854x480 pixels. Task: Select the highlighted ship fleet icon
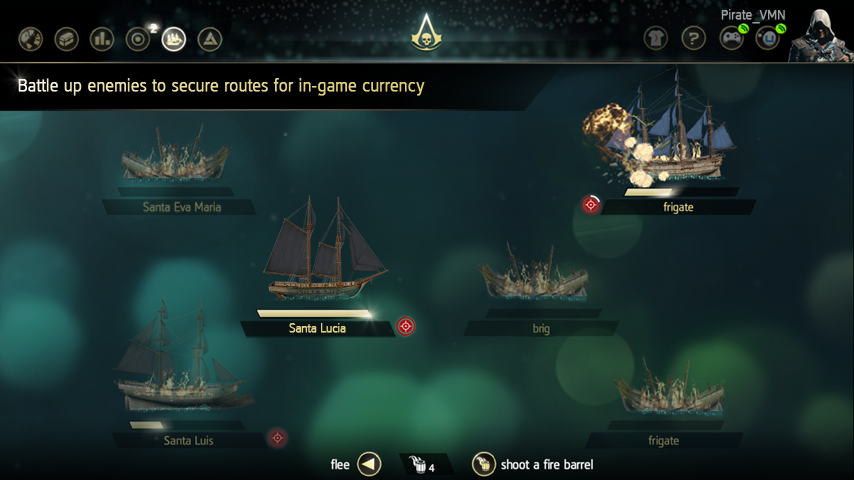(x=174, y=39)
